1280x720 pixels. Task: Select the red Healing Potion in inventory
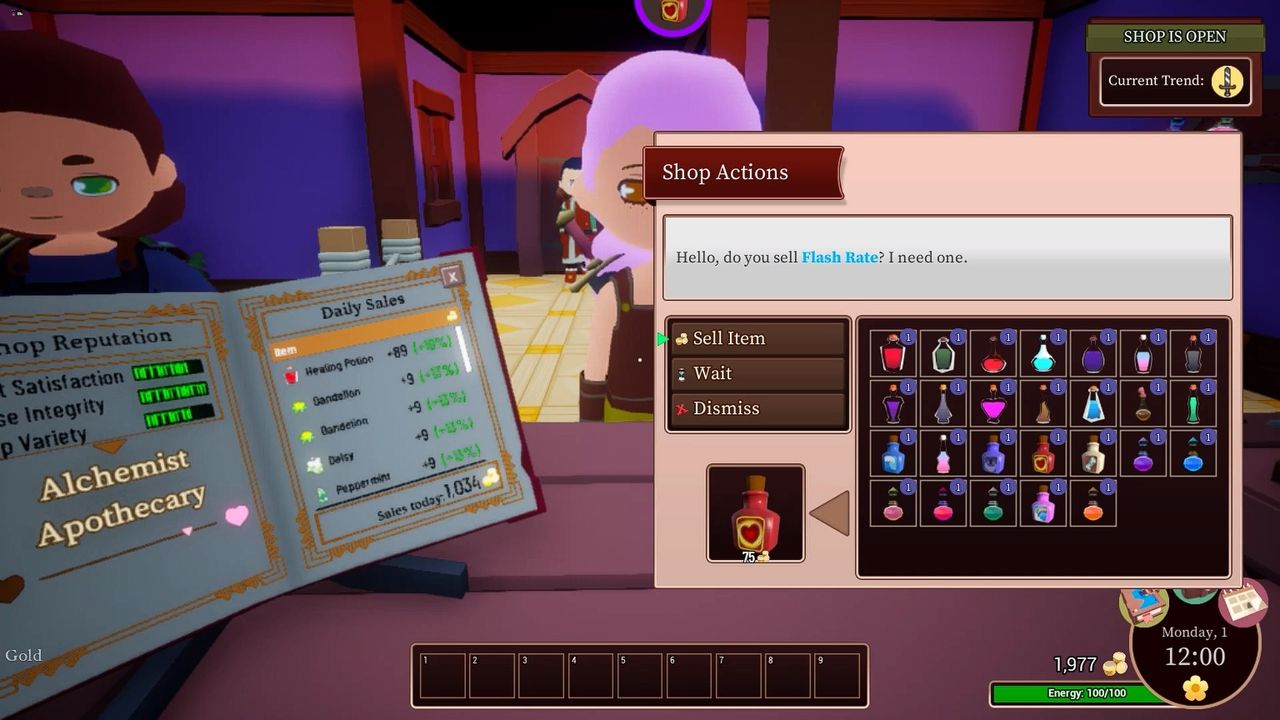[x=894, y=356]
